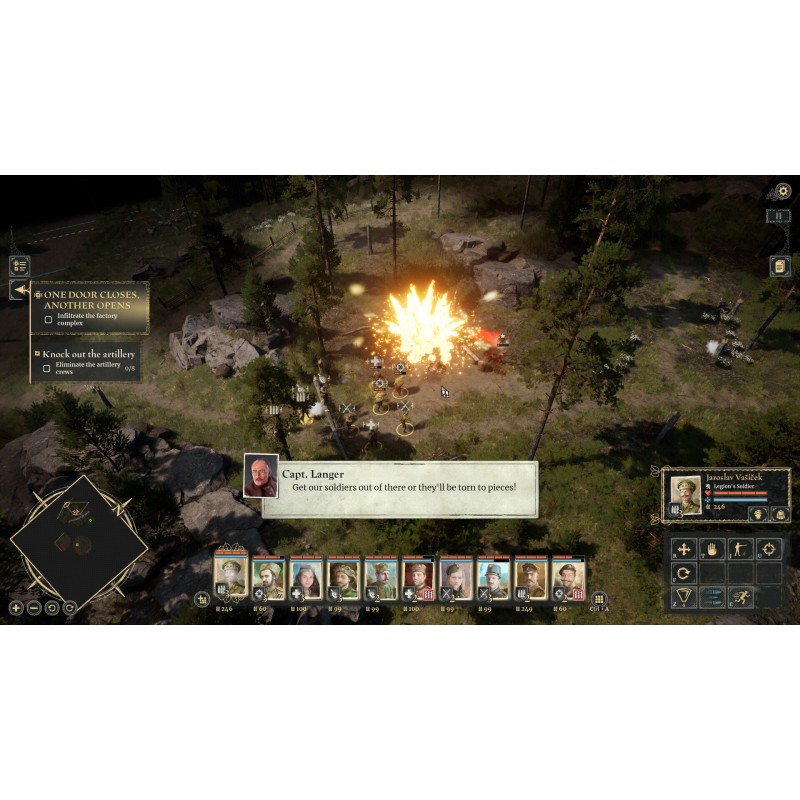The height and width of the screenshot is (800, 800).
Task: Click the select-all squad grid button
Action: [599, 599]
